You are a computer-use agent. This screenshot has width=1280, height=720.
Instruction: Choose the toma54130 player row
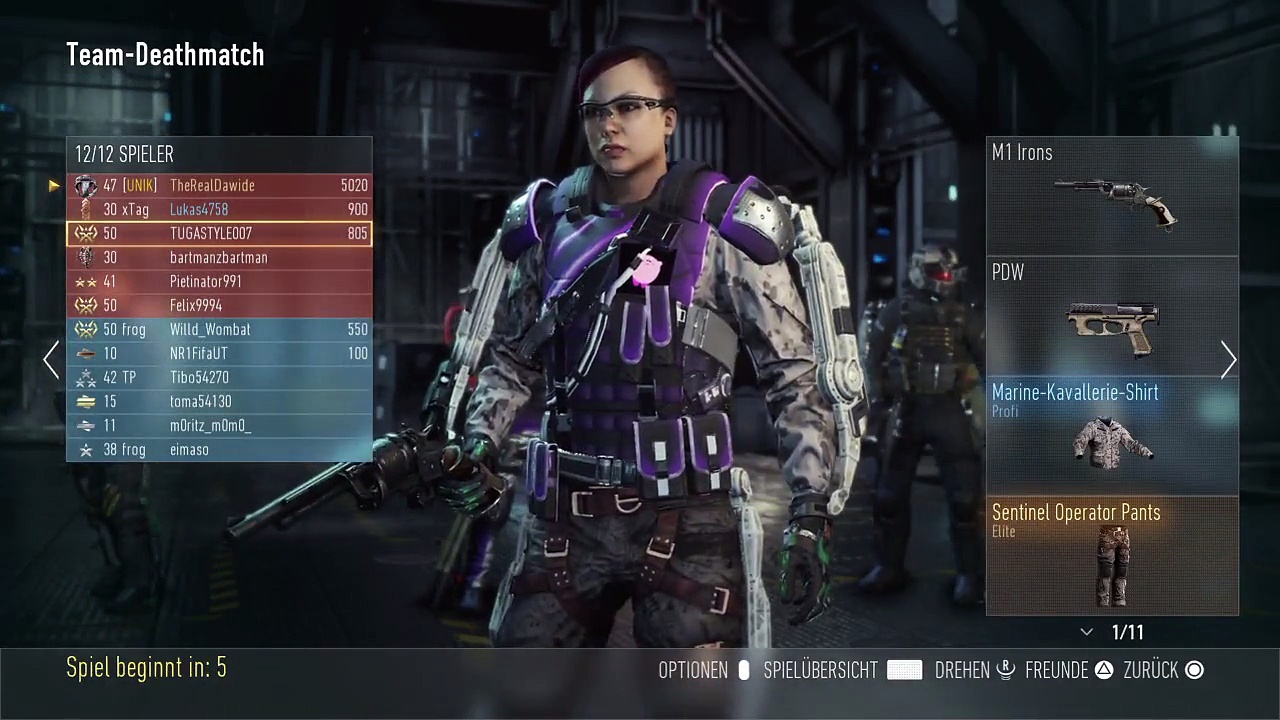pyautogui.click(x=219, y=401)
